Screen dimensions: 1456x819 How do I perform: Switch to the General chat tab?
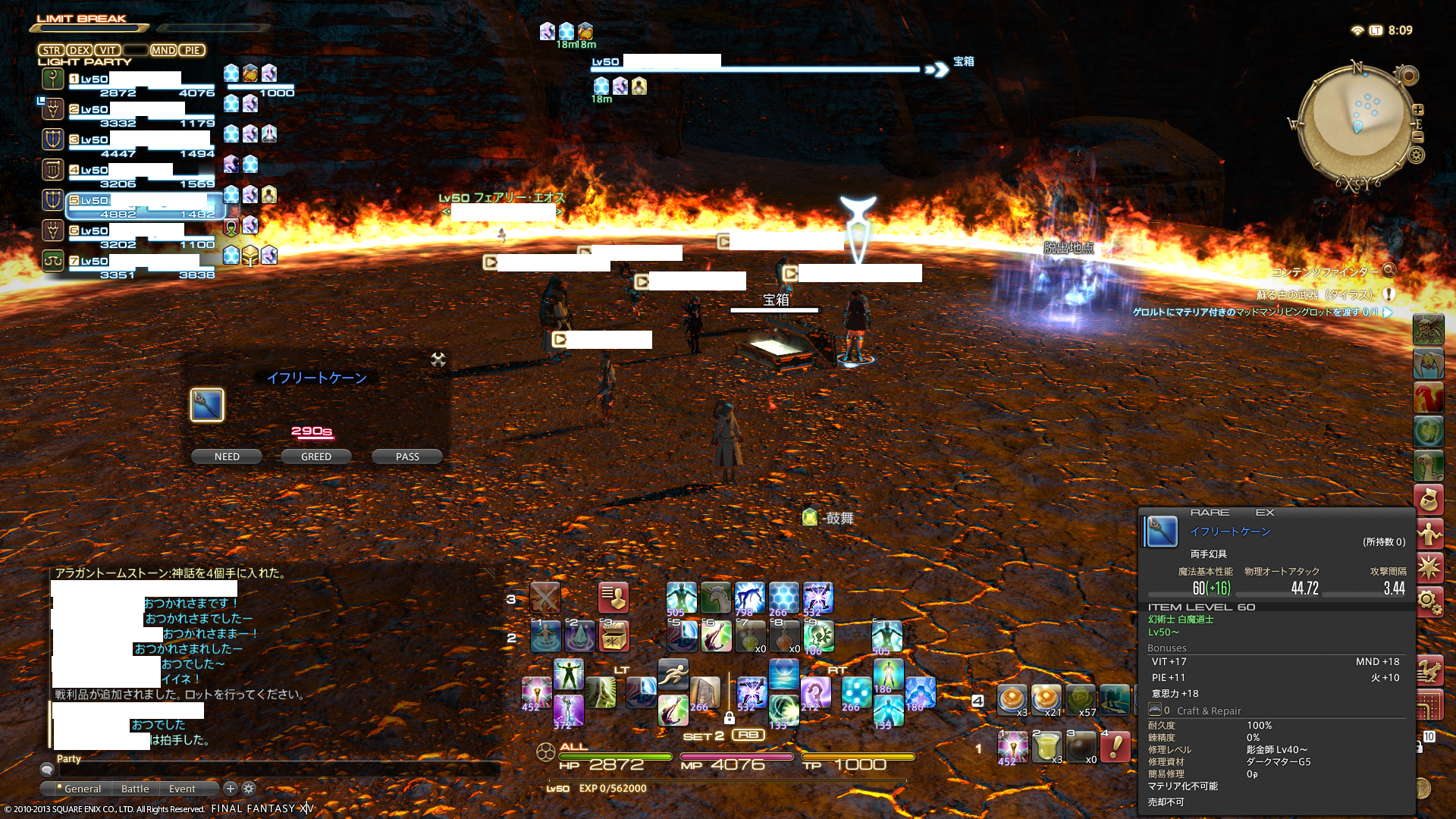pos(82,789)
